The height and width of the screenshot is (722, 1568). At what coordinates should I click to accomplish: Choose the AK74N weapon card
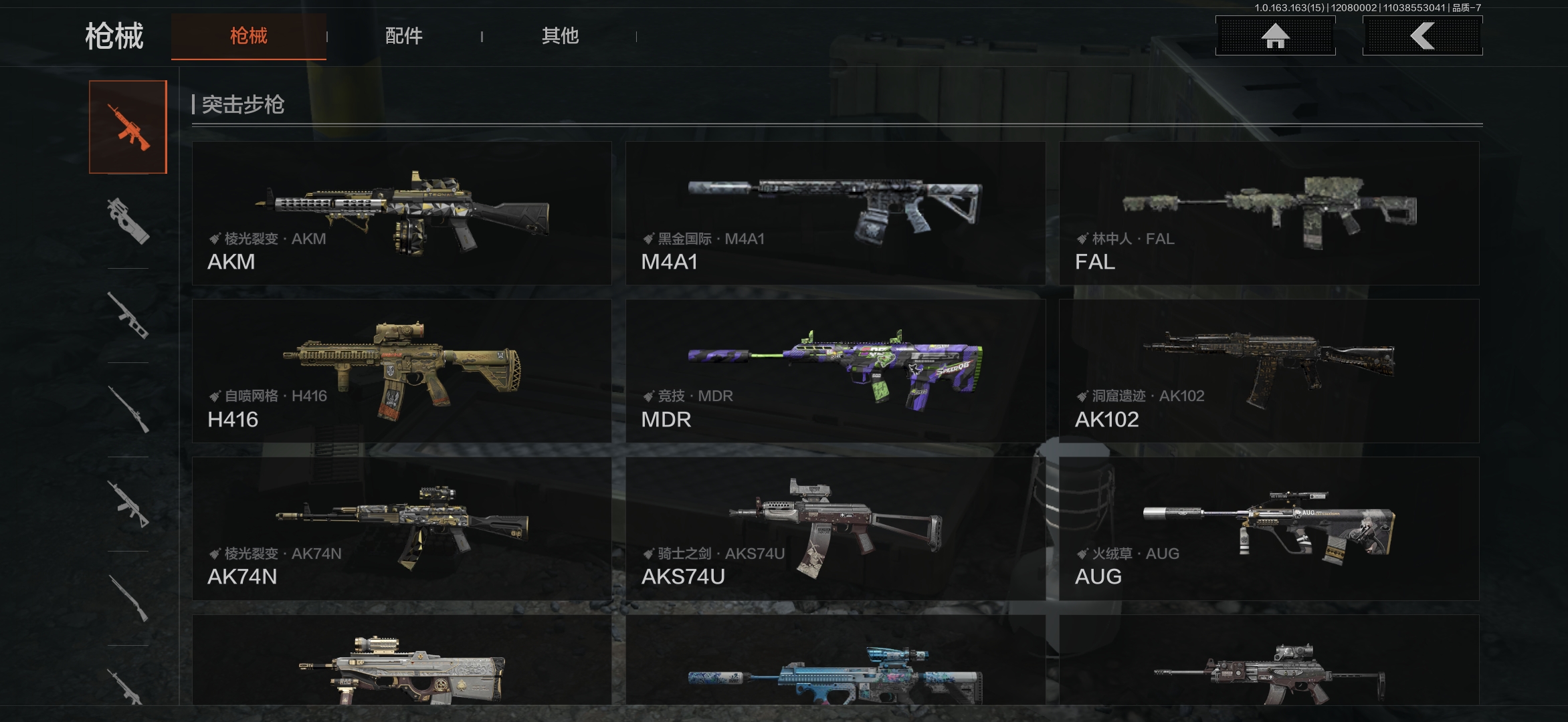pyautogui.click(x=401, y=528)
